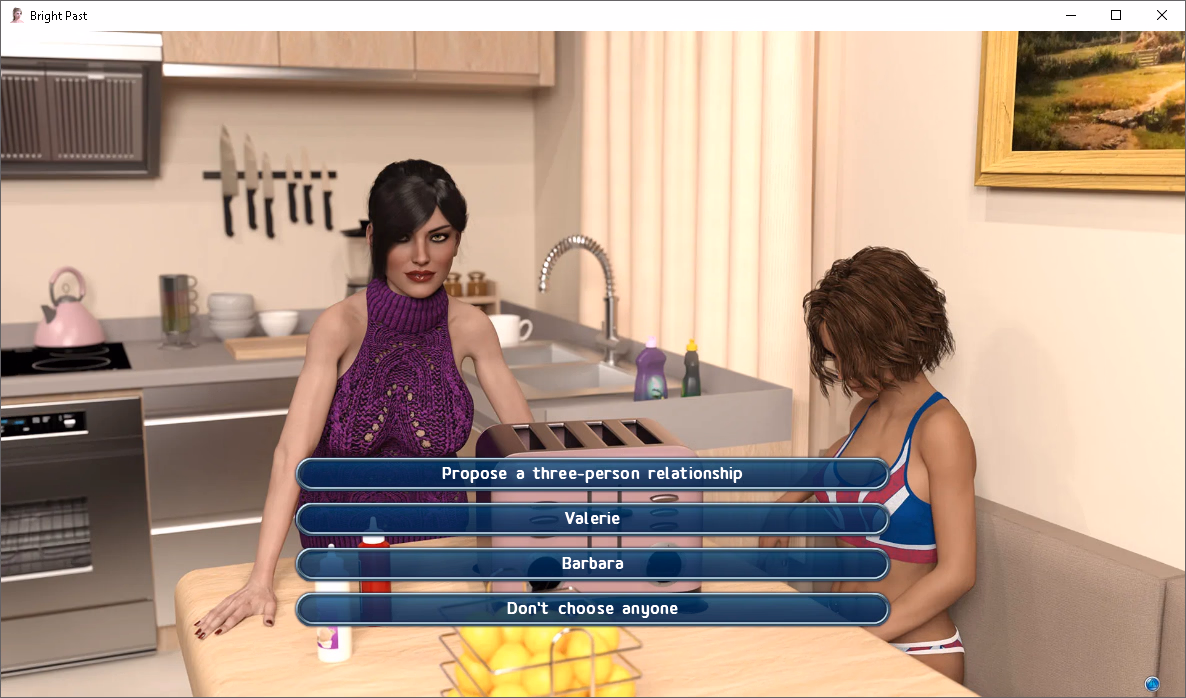
Task: Maximize the Bright Past window
Action: [1116, 15]
